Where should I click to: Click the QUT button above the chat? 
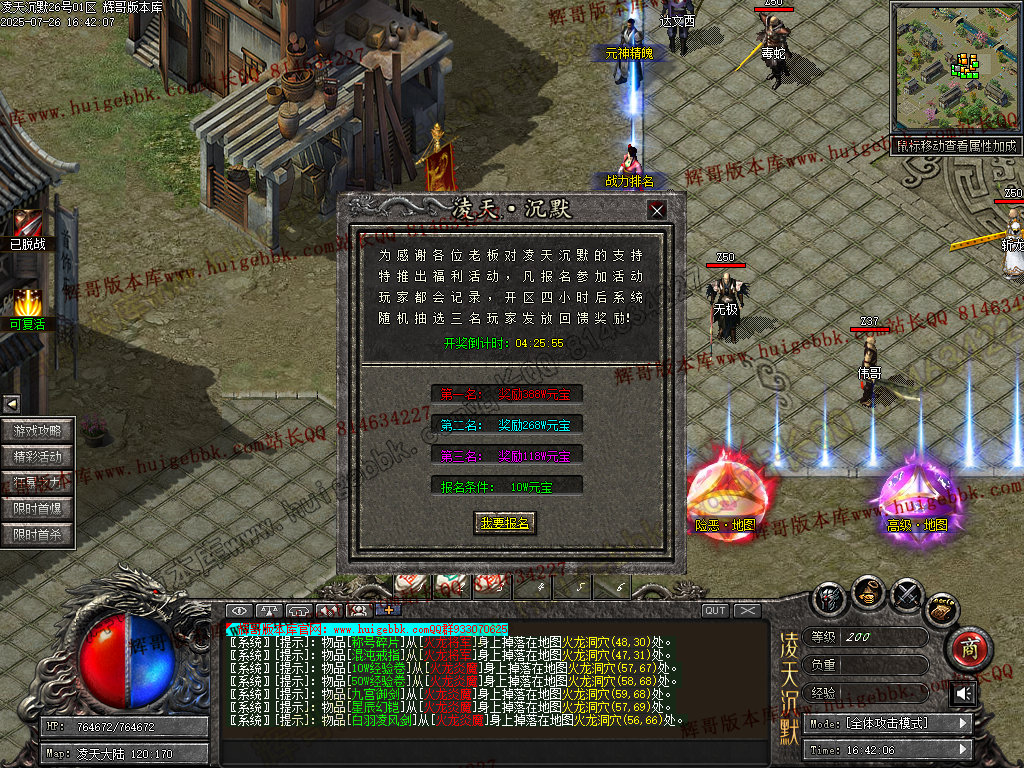[x=715, y=611]
